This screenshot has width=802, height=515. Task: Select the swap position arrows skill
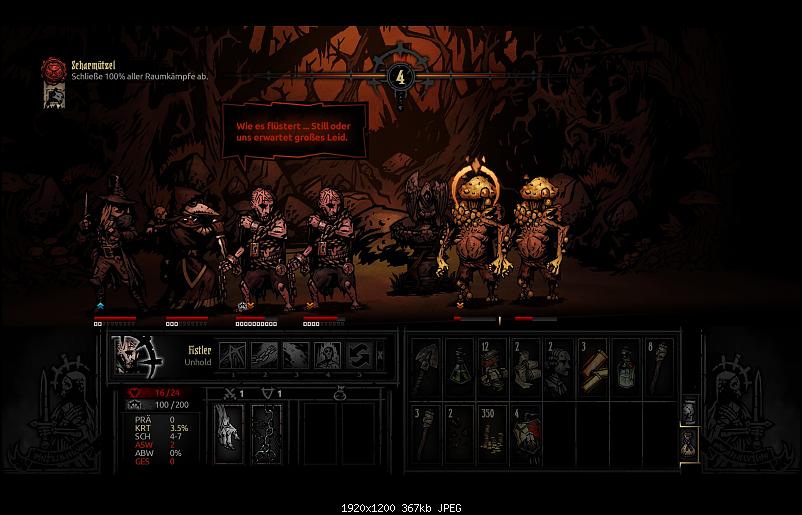pyautogui.click(x=358, y=355)
